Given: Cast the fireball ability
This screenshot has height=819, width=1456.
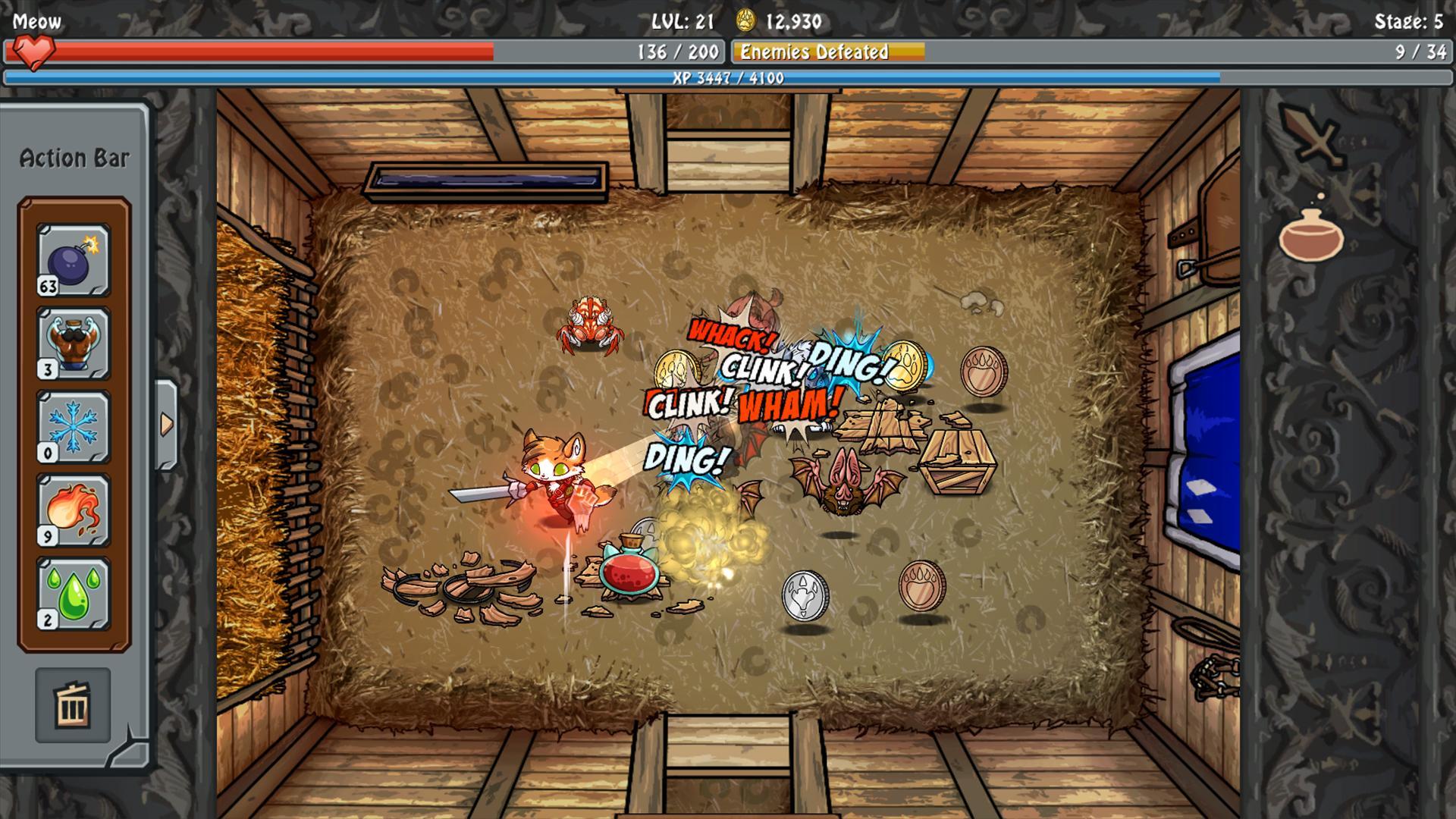Looking at the screenshot, I should [74, 510].
